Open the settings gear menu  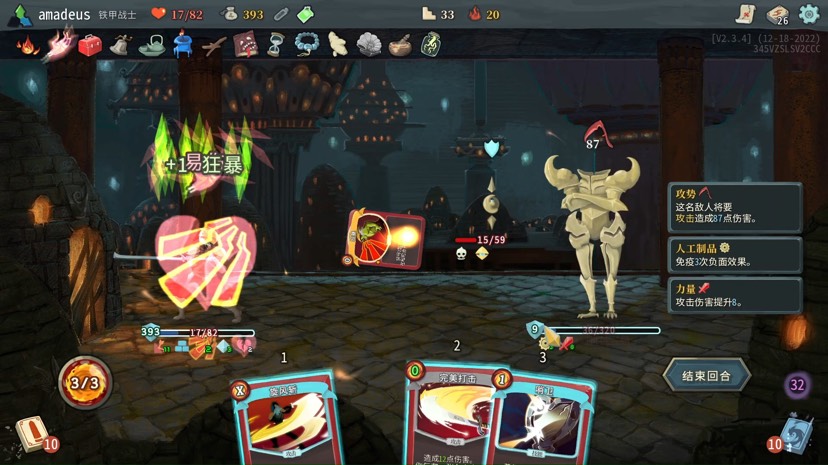(x=809, y=14)
